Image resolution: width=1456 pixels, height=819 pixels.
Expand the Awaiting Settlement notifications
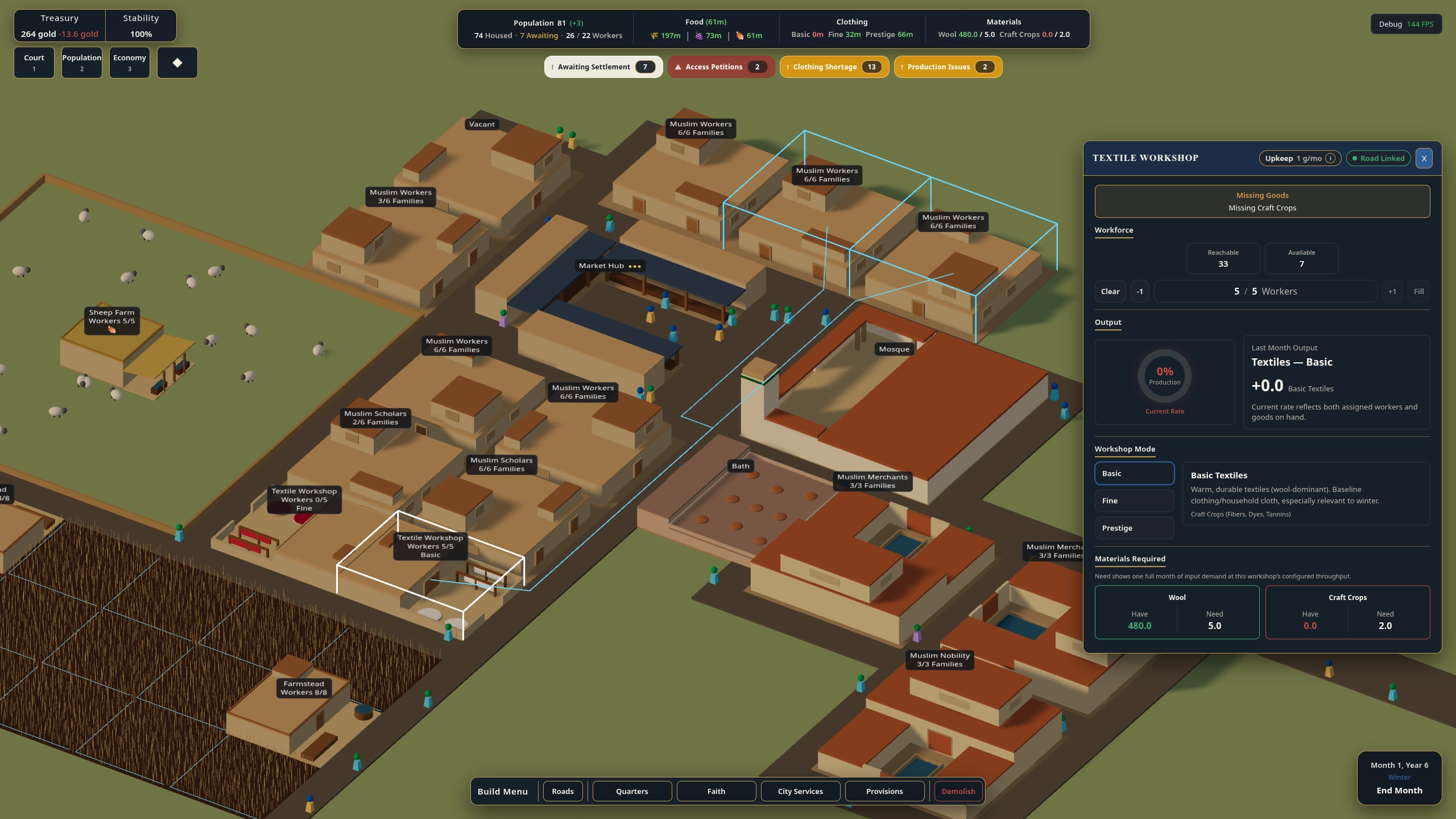[603, 67]
